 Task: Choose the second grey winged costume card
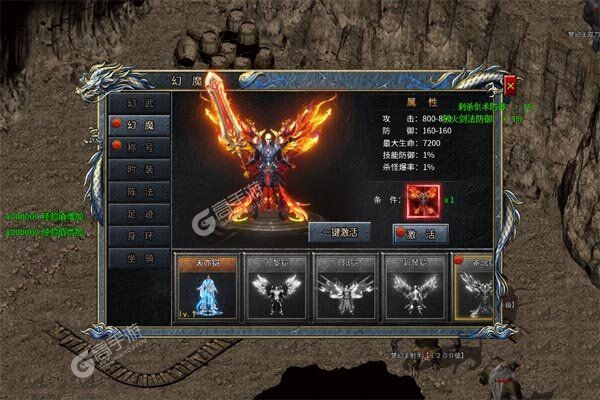point(275,286)
